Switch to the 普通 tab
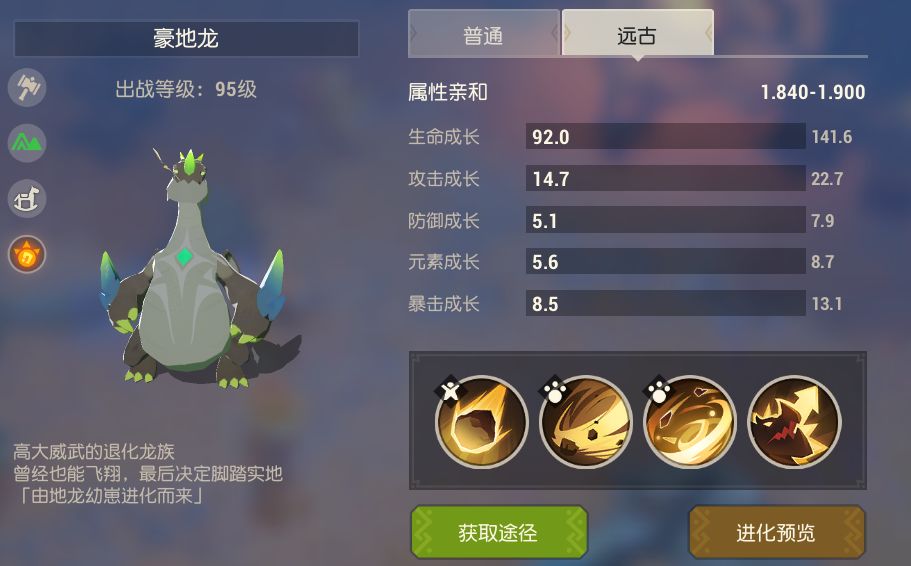The image size is (911, 566). click(484, 36)
